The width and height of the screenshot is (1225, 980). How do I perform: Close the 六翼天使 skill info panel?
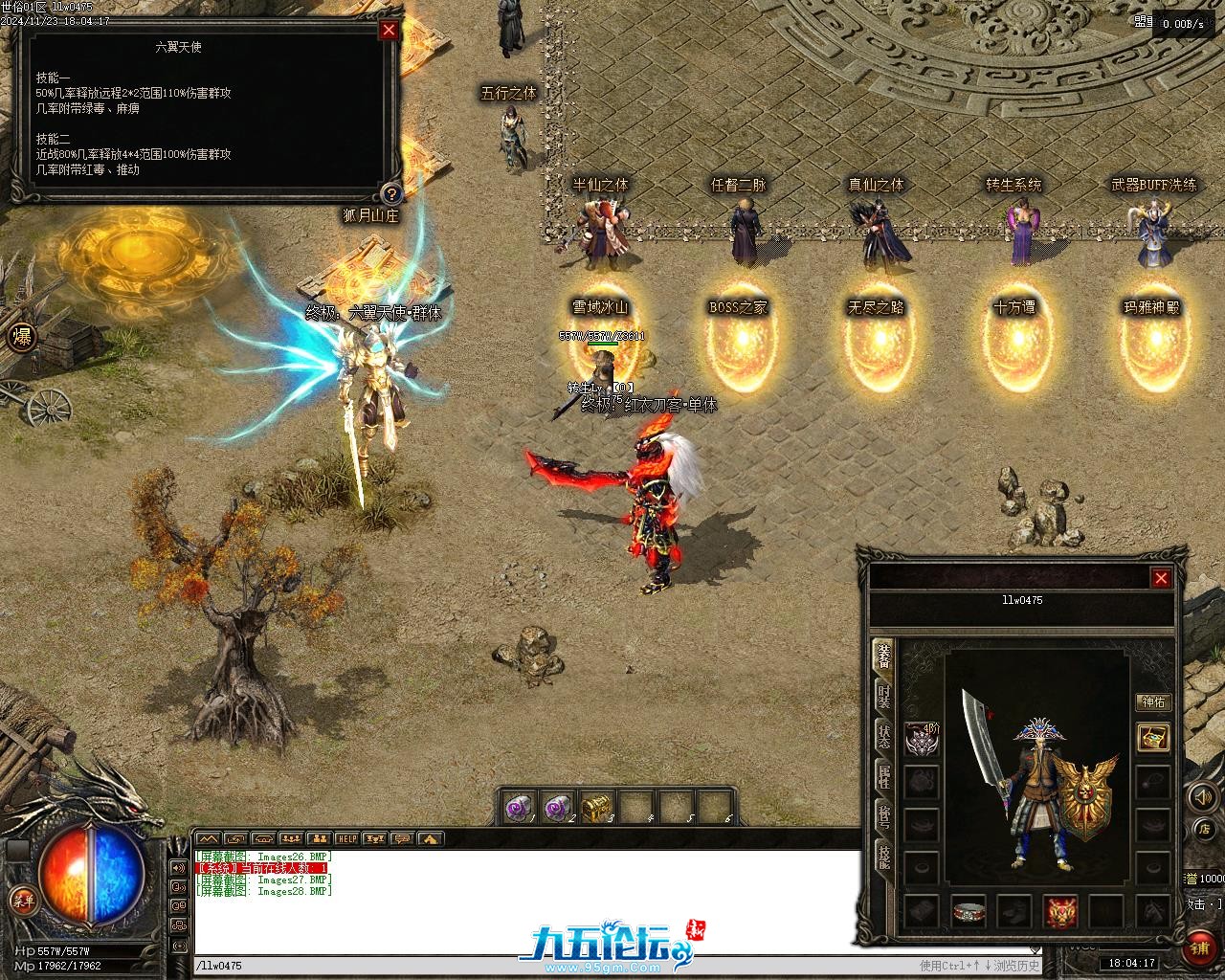click(389, 30)
